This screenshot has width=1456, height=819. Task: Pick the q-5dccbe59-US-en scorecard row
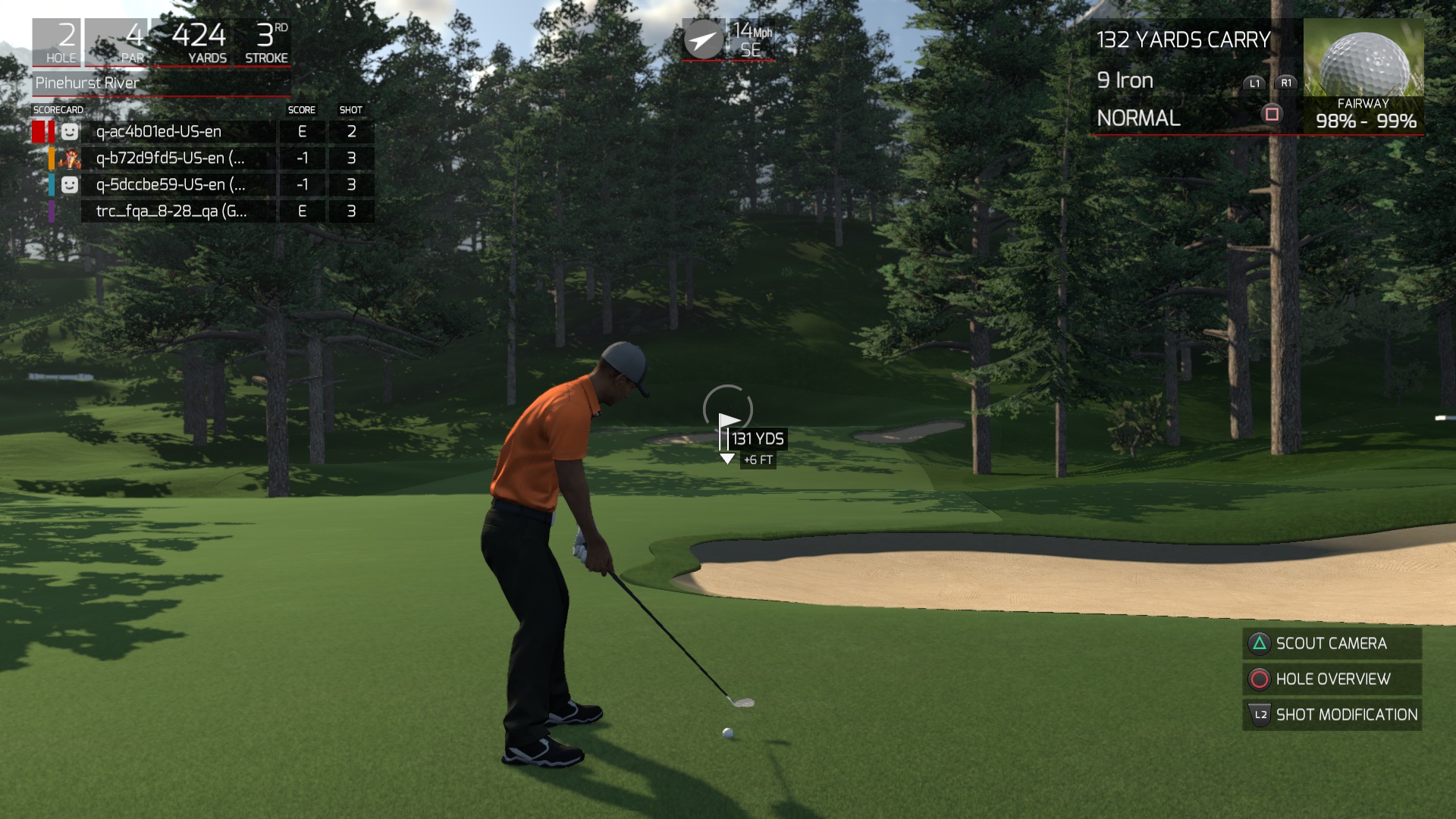pyautogui.click(x=170, y=185)
